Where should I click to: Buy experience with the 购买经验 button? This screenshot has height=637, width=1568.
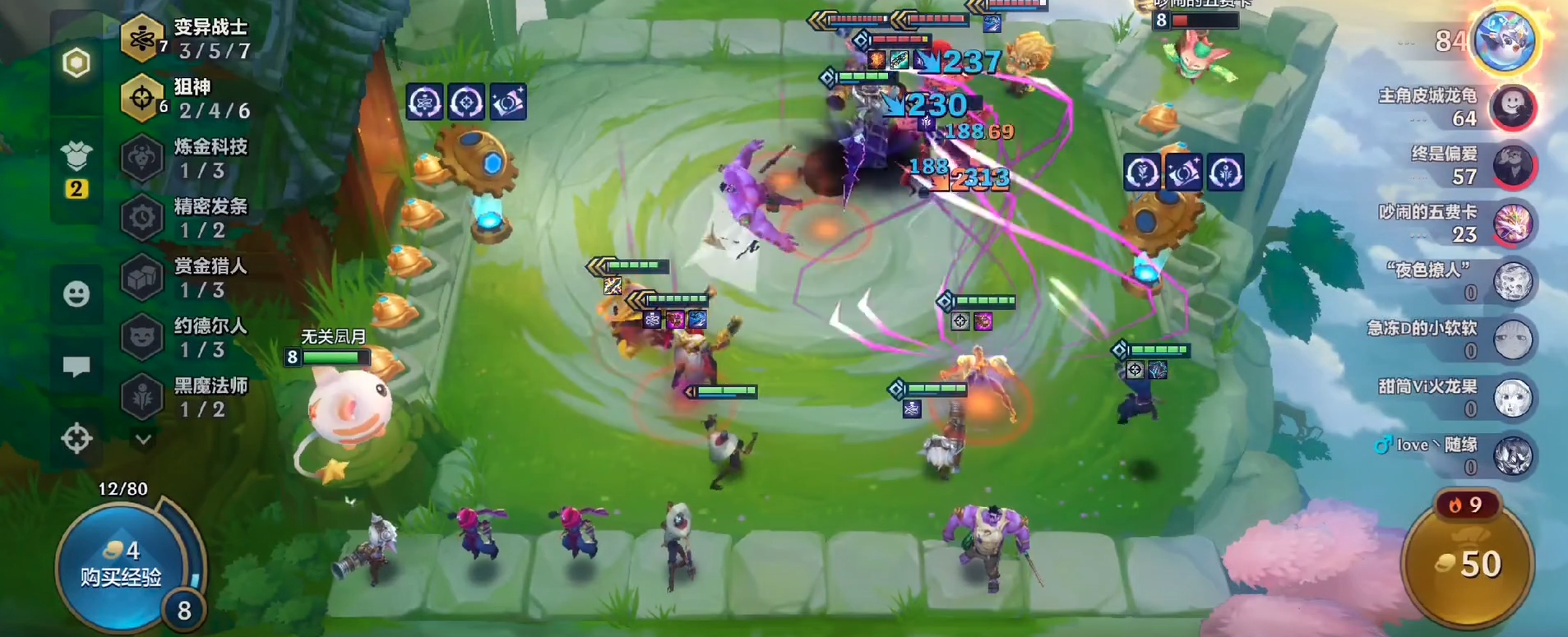point(121,564)
